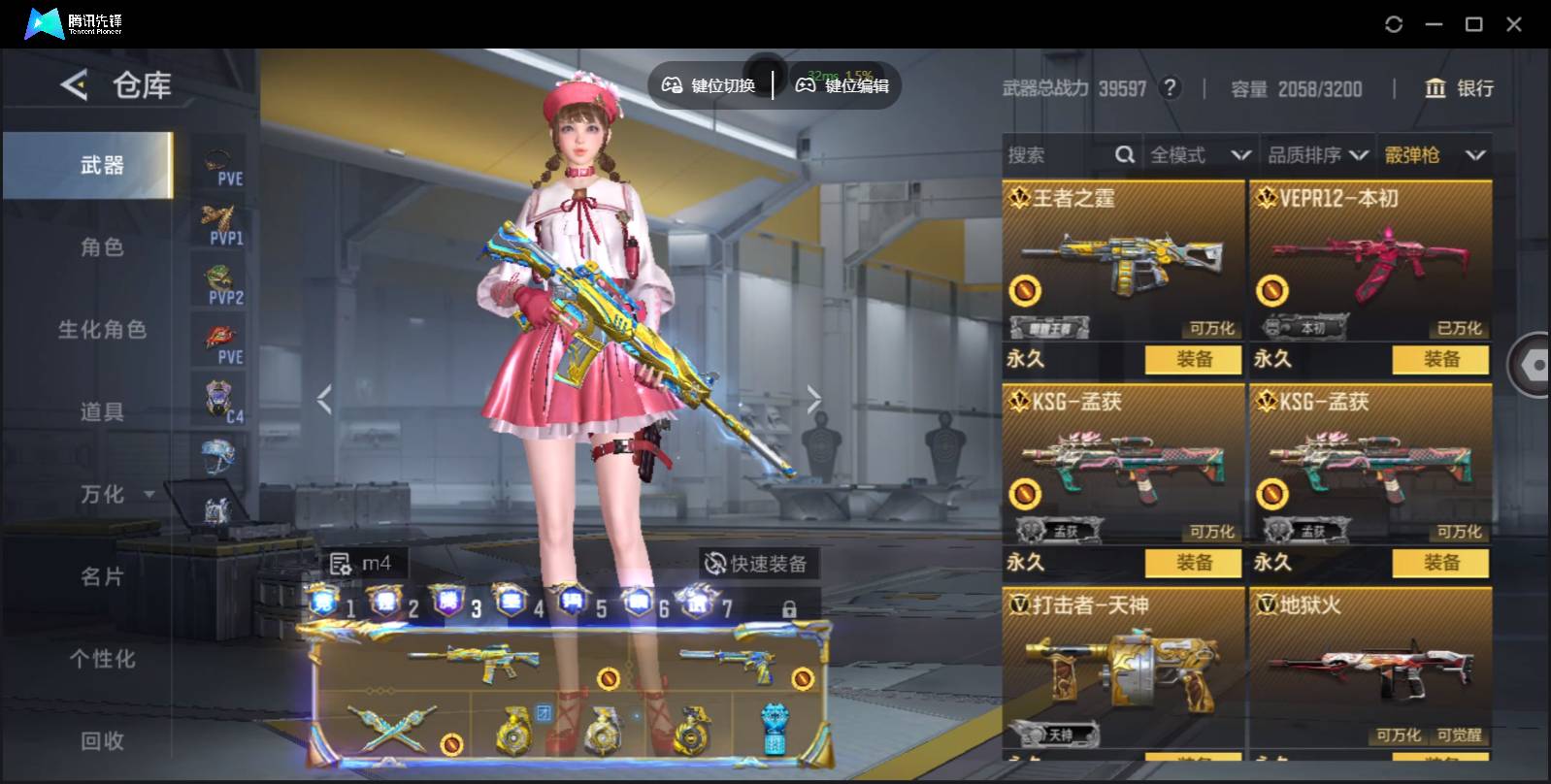Click the 键位切换 button

[709, 85]
